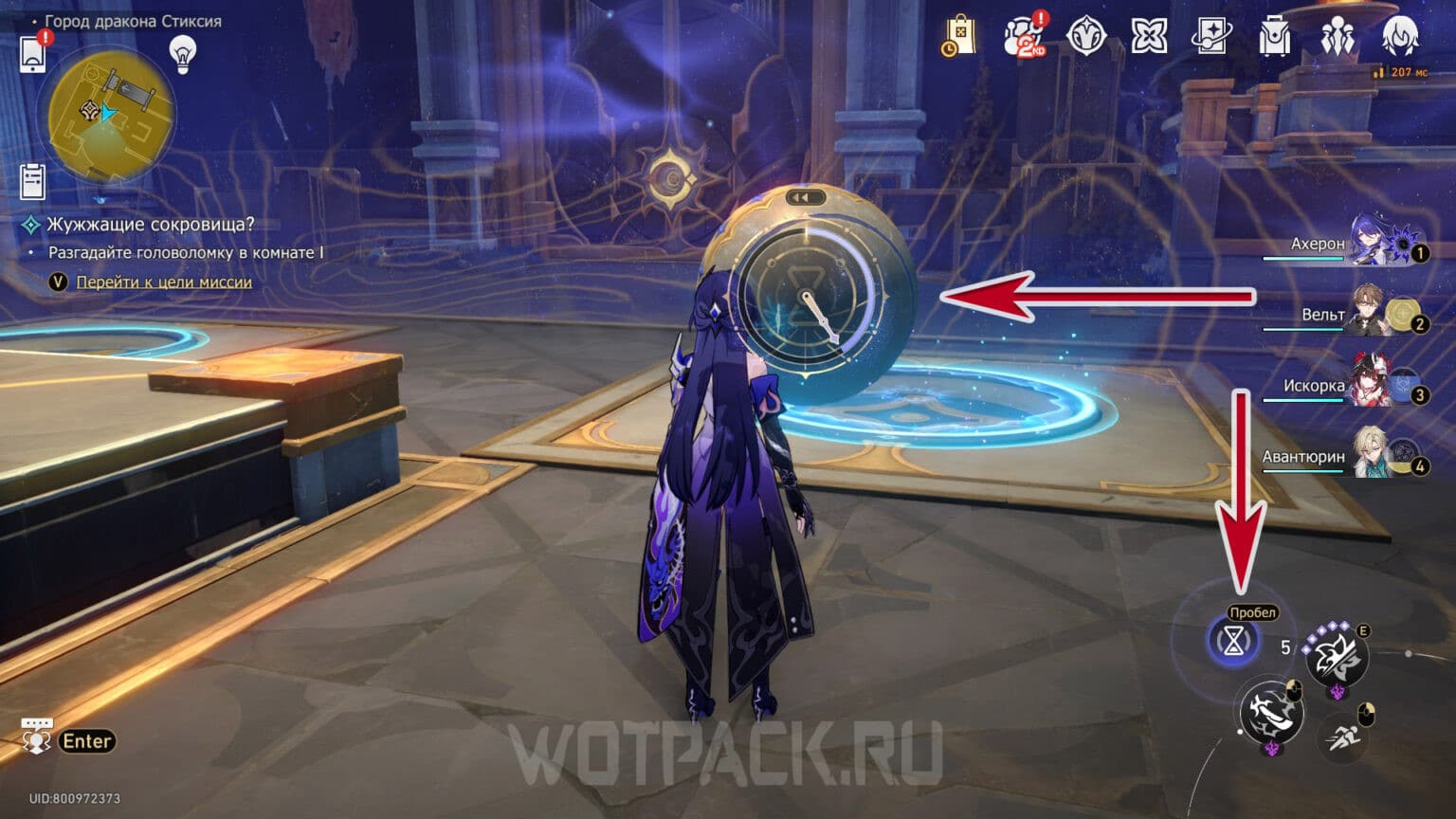Open the event shop bag icon

pos(963,36)
